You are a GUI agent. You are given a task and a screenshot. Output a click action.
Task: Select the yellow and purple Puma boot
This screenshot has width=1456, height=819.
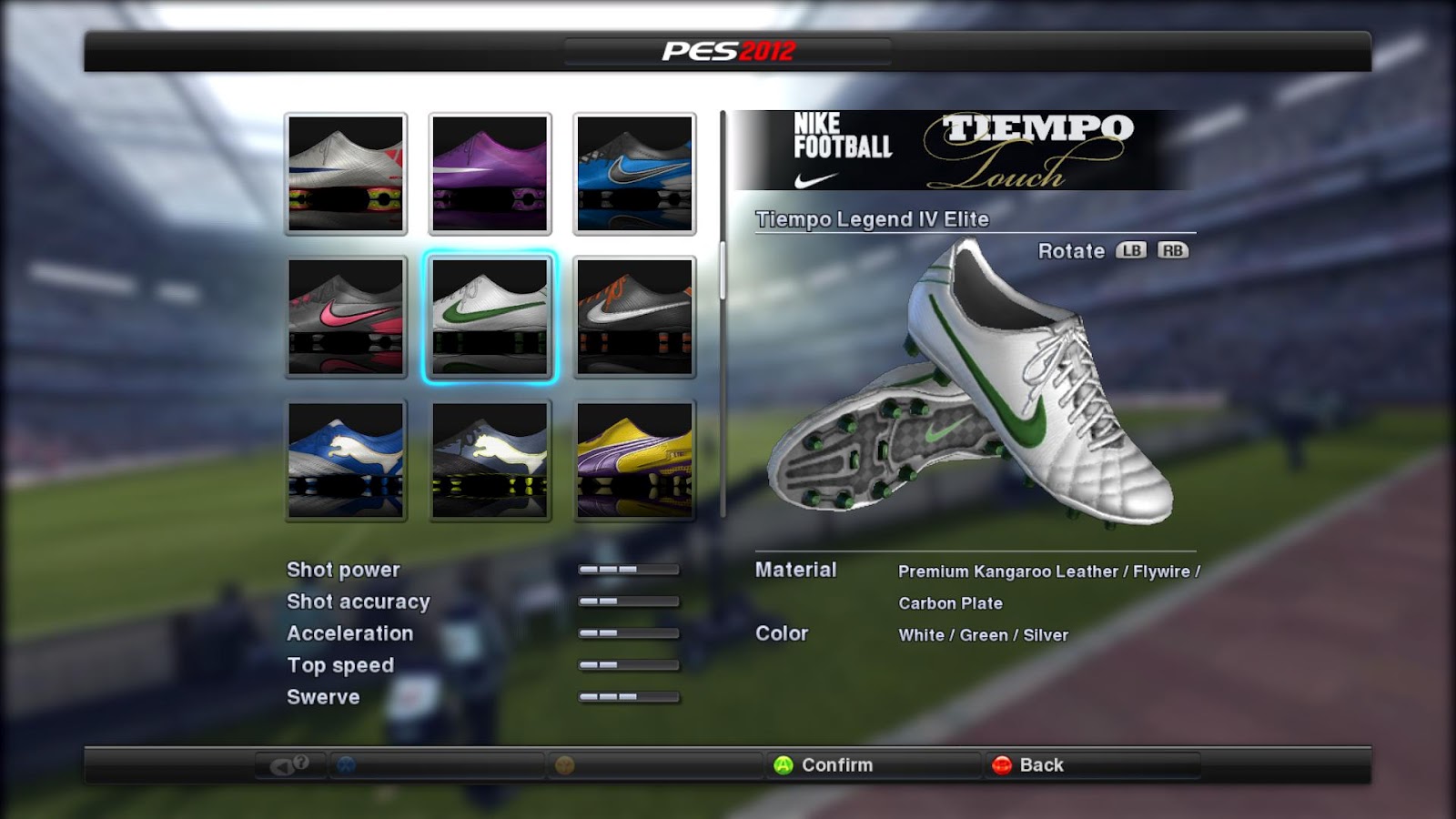click(634, 460)
